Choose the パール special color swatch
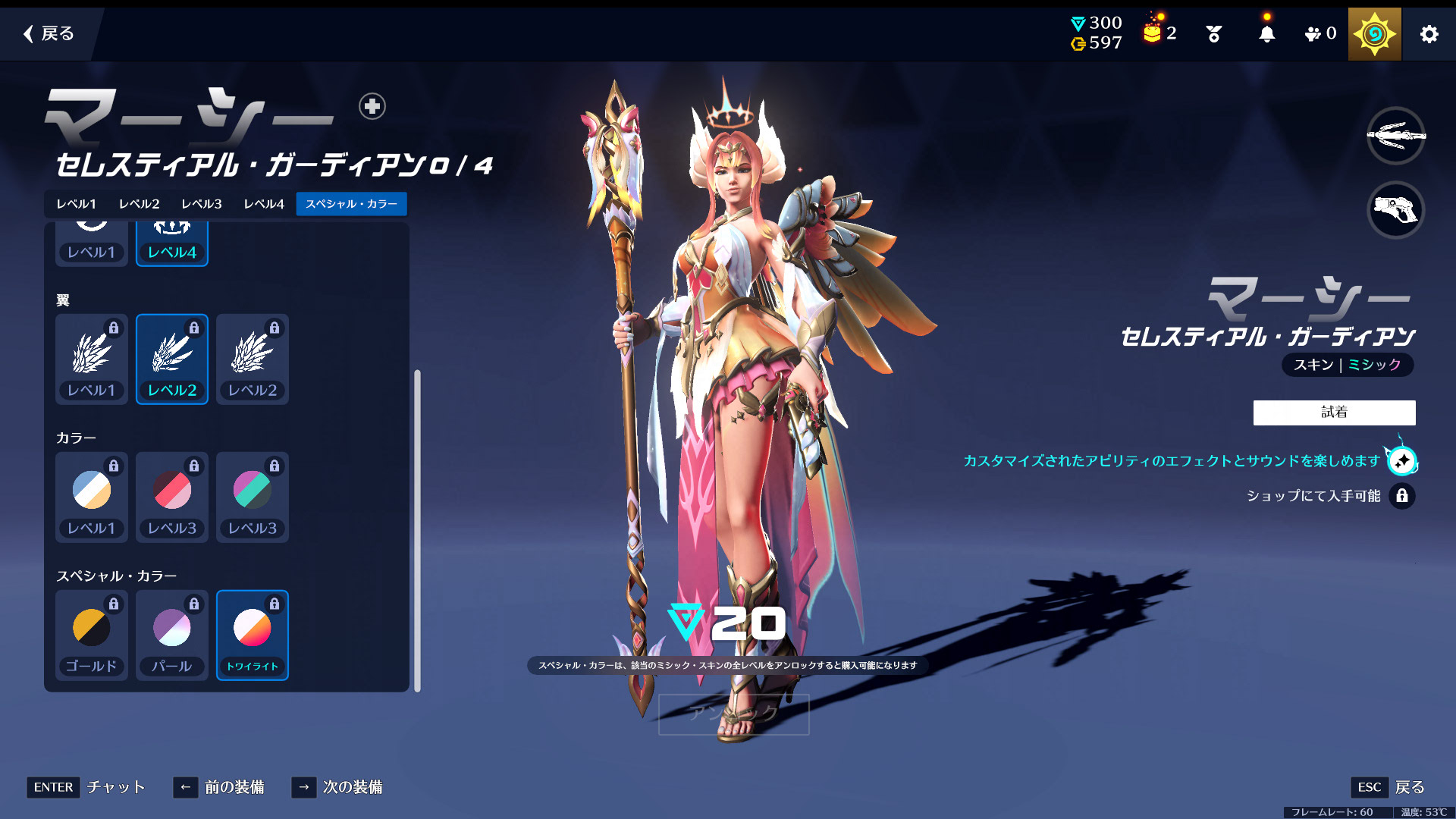Image resolution: width=1456 pixels, height=819 pixels. click(x=172, y=635)
